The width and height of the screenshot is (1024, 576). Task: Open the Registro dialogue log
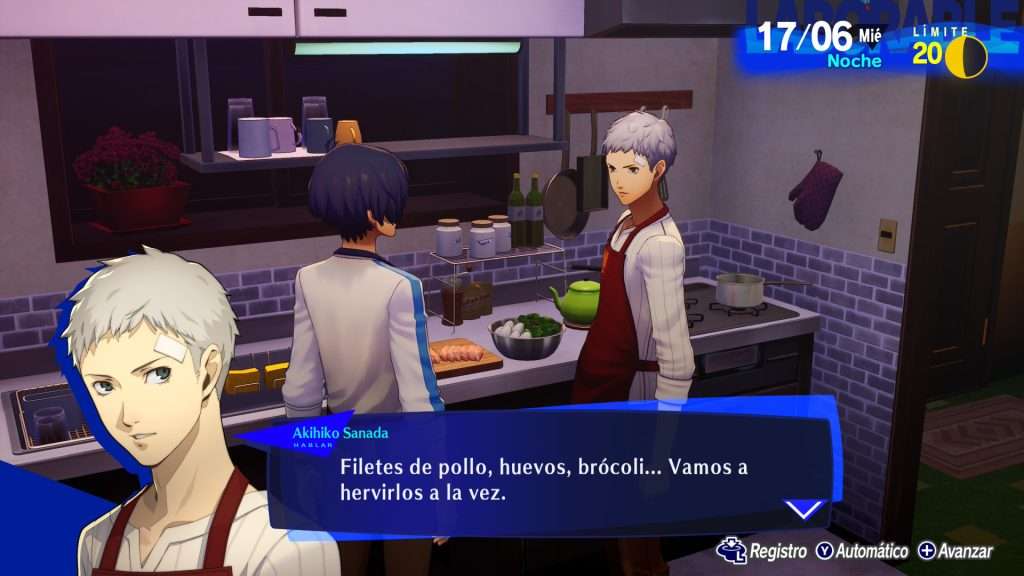tap(762, 551)
